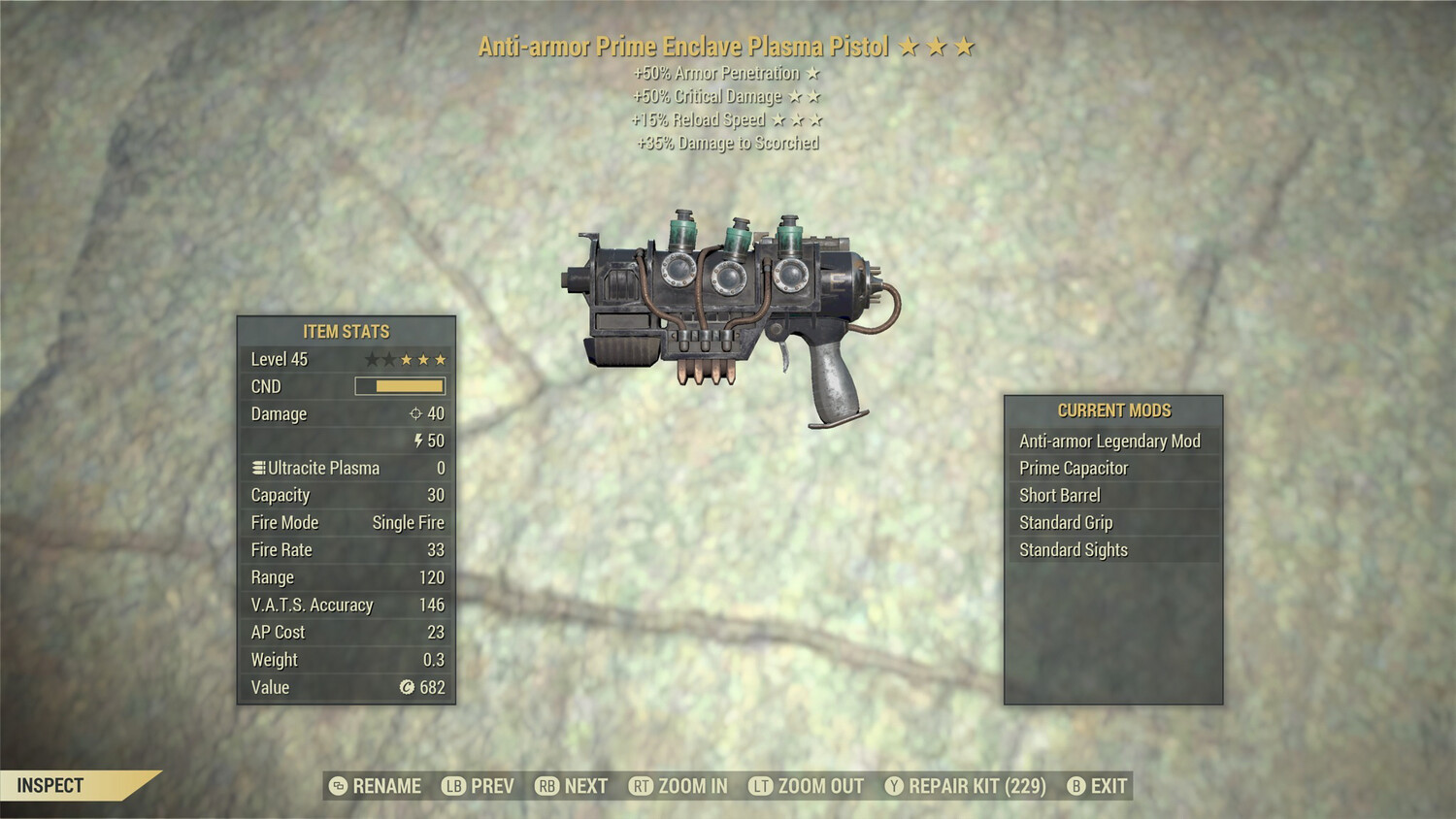Click the LT Zoom Out icon
Screen dimensions: 1456x819
[762, 786]
